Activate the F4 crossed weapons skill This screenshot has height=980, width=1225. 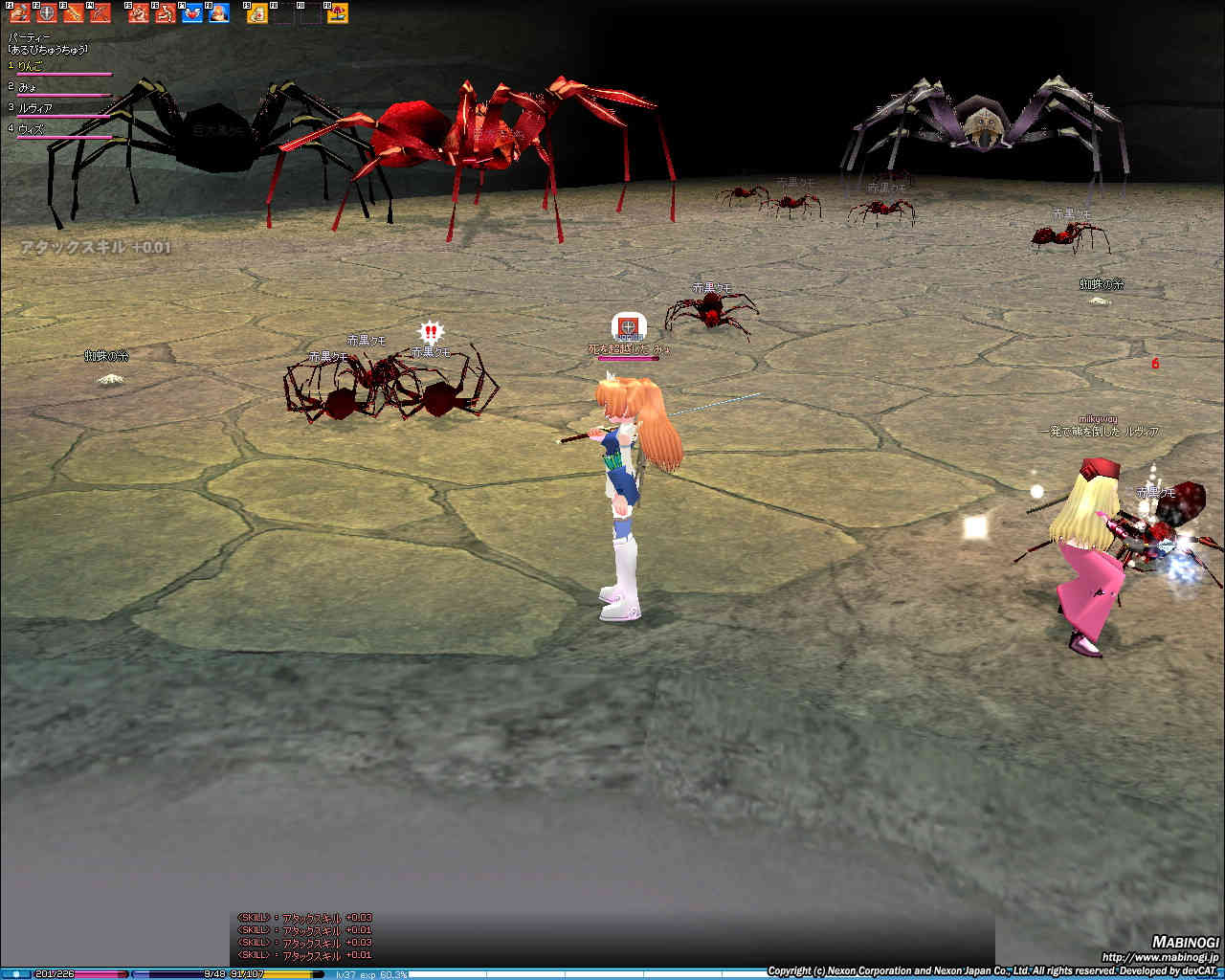100,13
